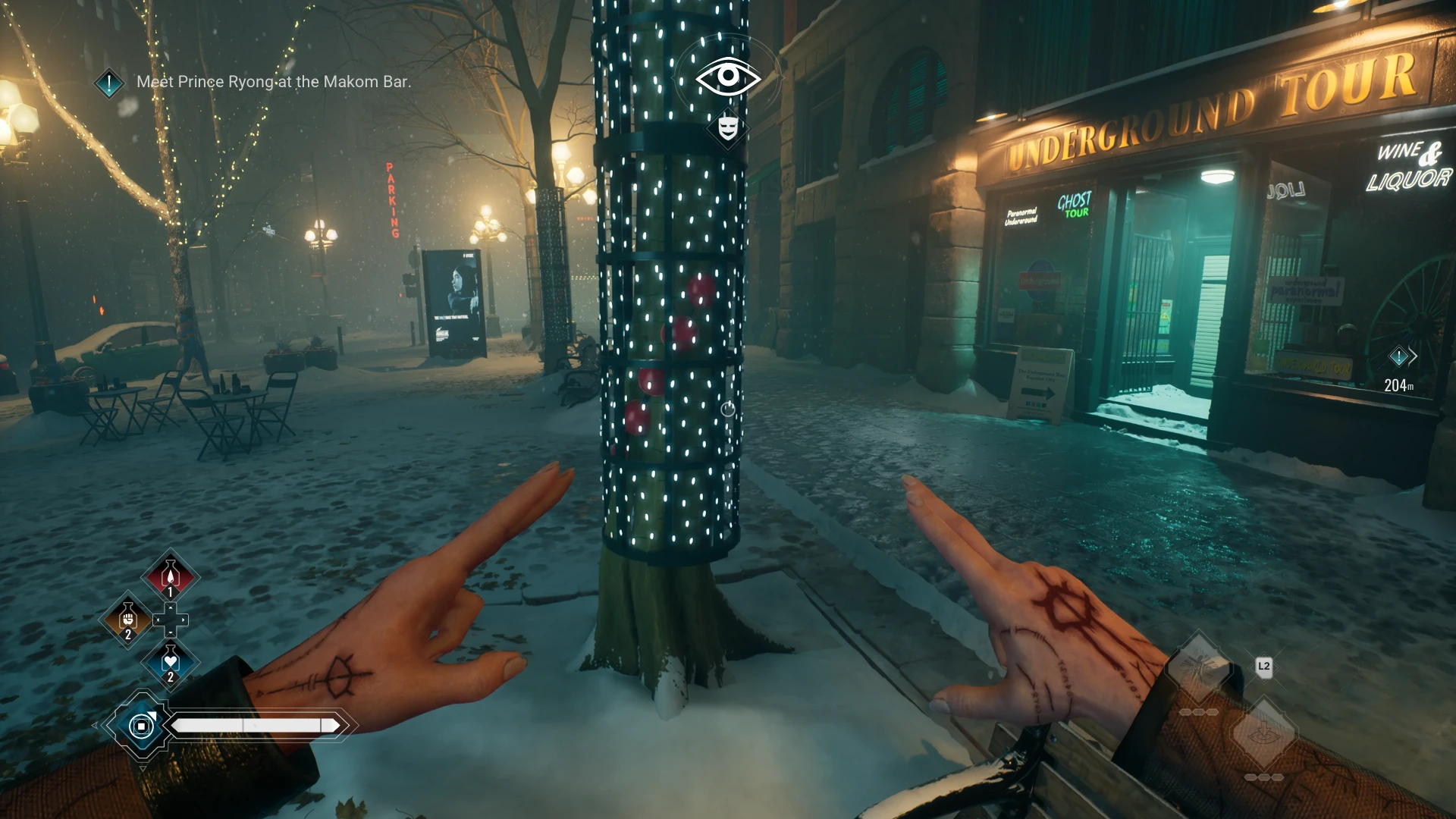Image resolution: width=1456 pixels, height=819 pixels.
Task: Use the red blood elixir slot
Action: coord(171,577)
